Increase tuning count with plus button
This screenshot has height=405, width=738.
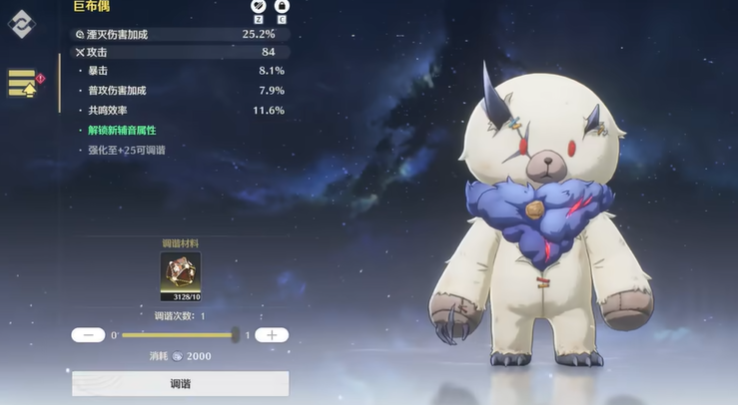(272, 335)
